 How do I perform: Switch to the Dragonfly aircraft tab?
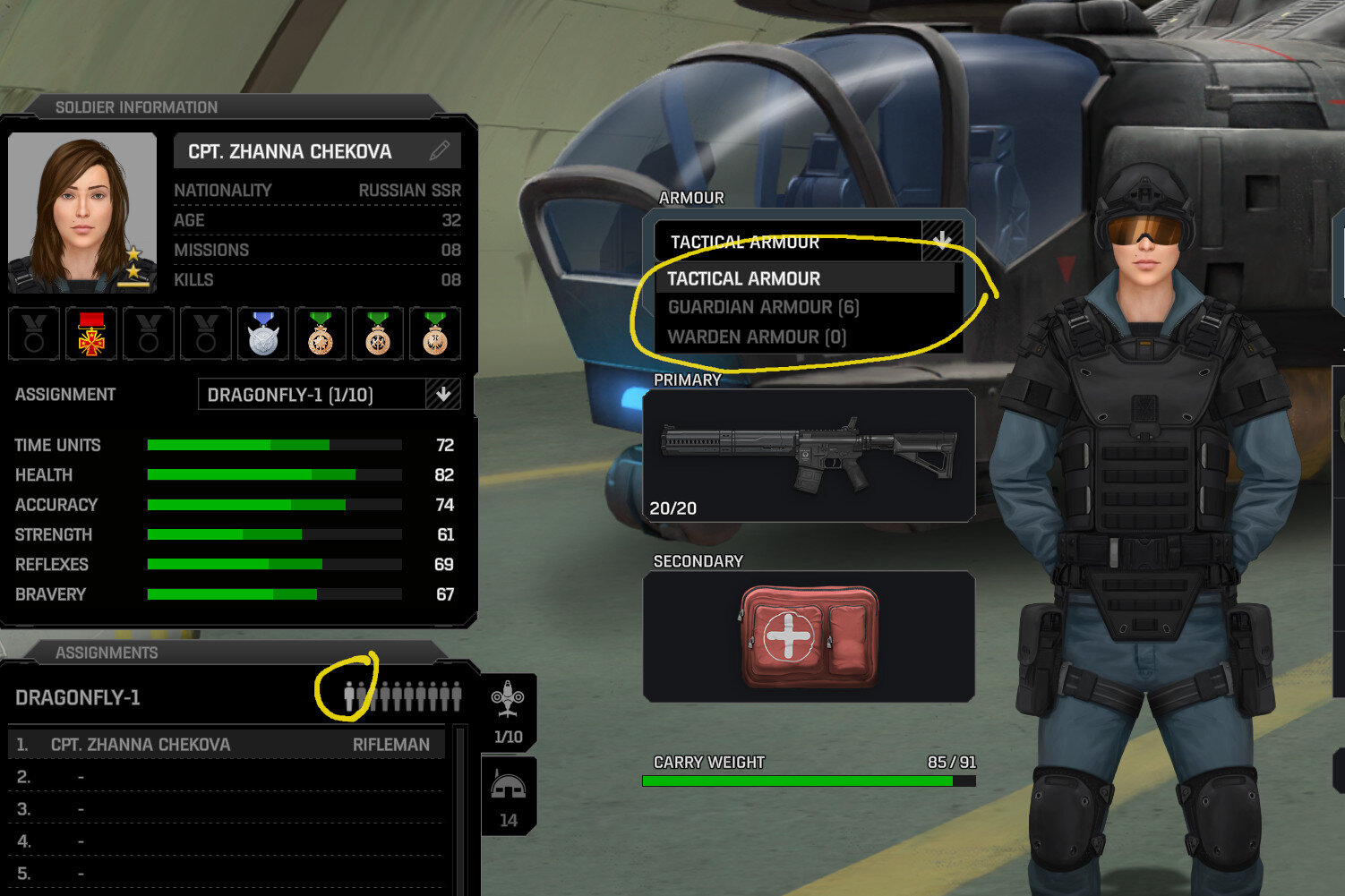pos(508,713)
